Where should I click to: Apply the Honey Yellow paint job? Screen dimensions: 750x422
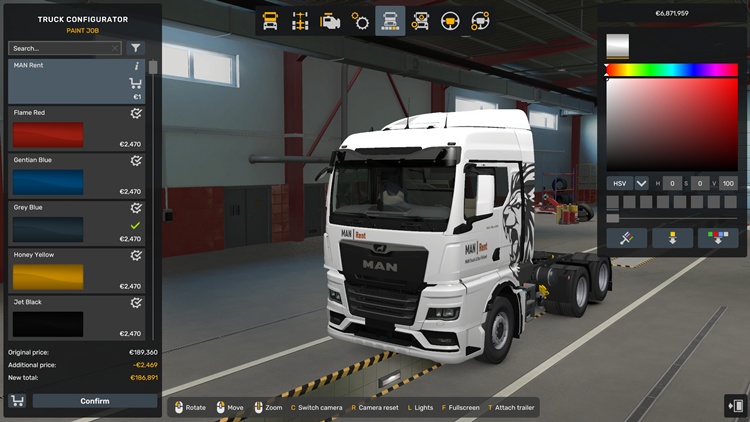click(x=48, y=276)
